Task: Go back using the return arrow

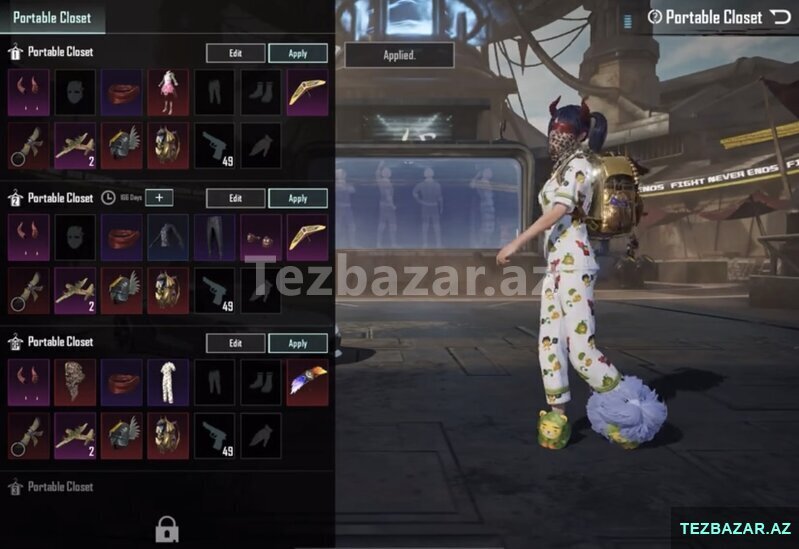Action: [780, 17]
